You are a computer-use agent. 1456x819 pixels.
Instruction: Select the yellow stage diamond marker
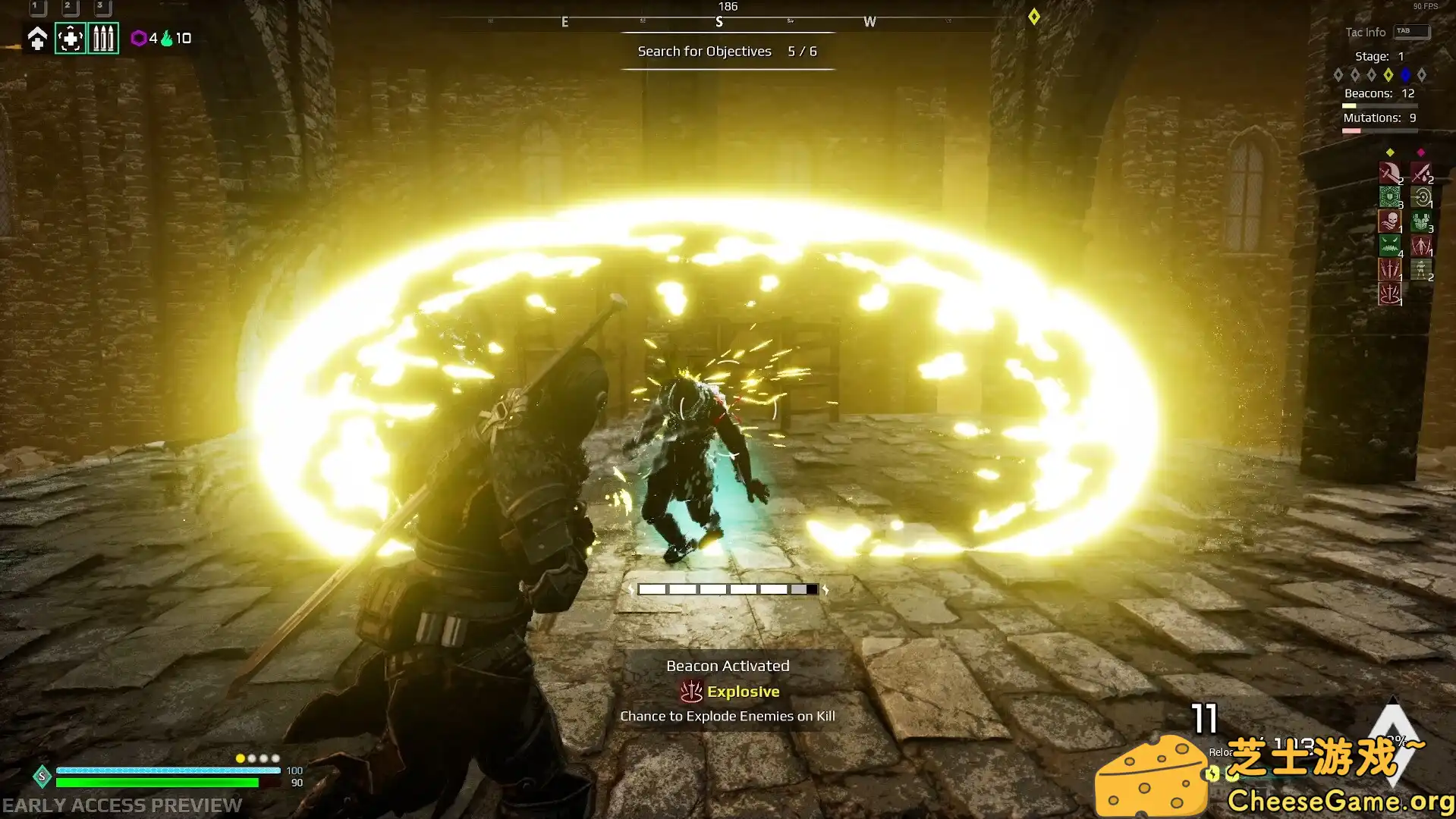tap(1388, 74)
